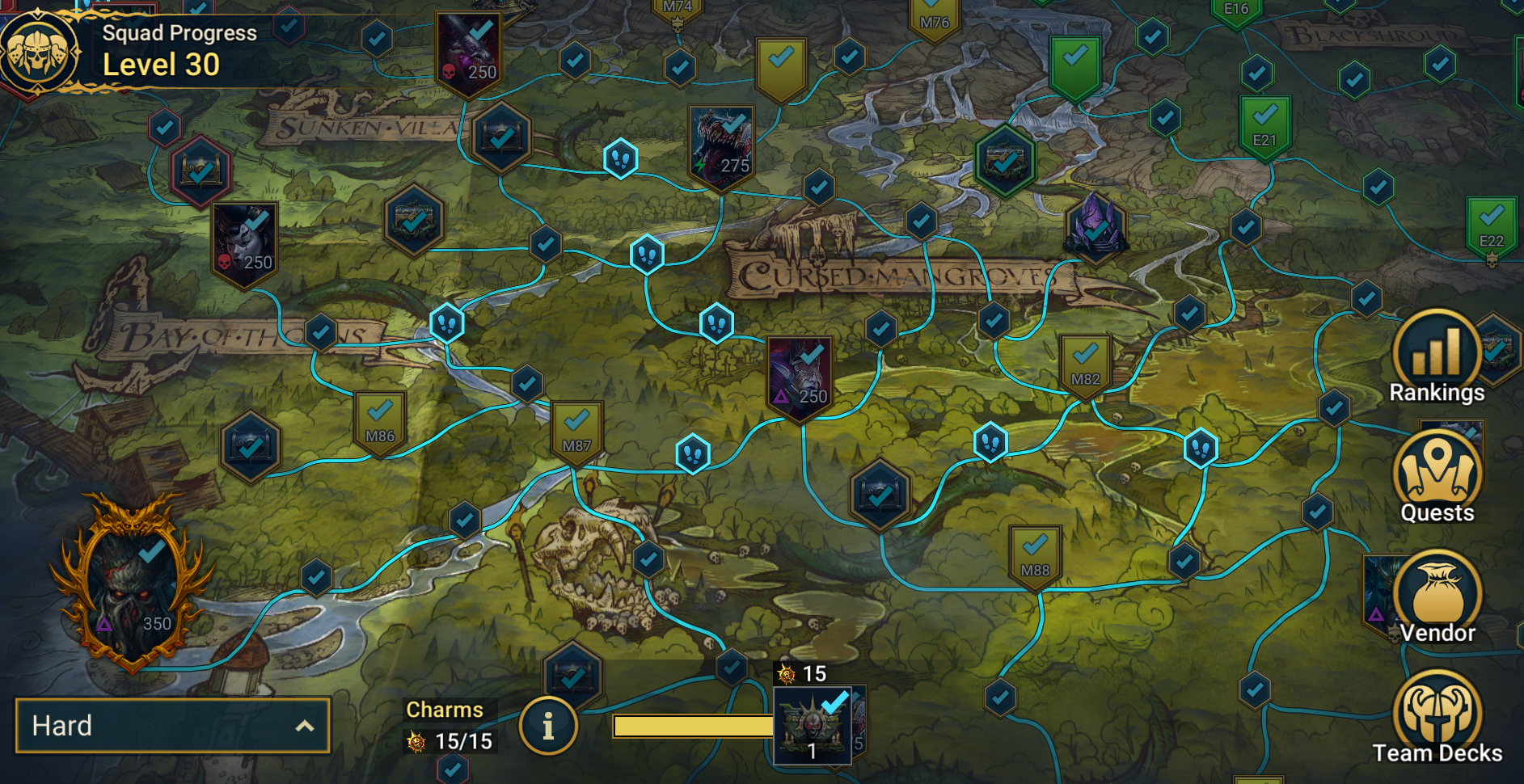1524x784 pixels.
Task: Select the M86 mission node
Action: tap(380, 422)
